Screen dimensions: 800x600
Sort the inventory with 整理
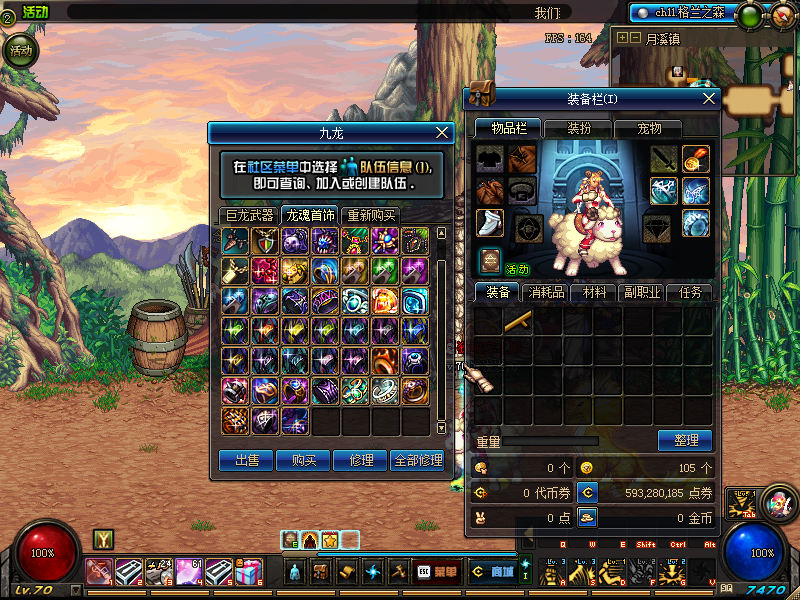coord(685,440)
